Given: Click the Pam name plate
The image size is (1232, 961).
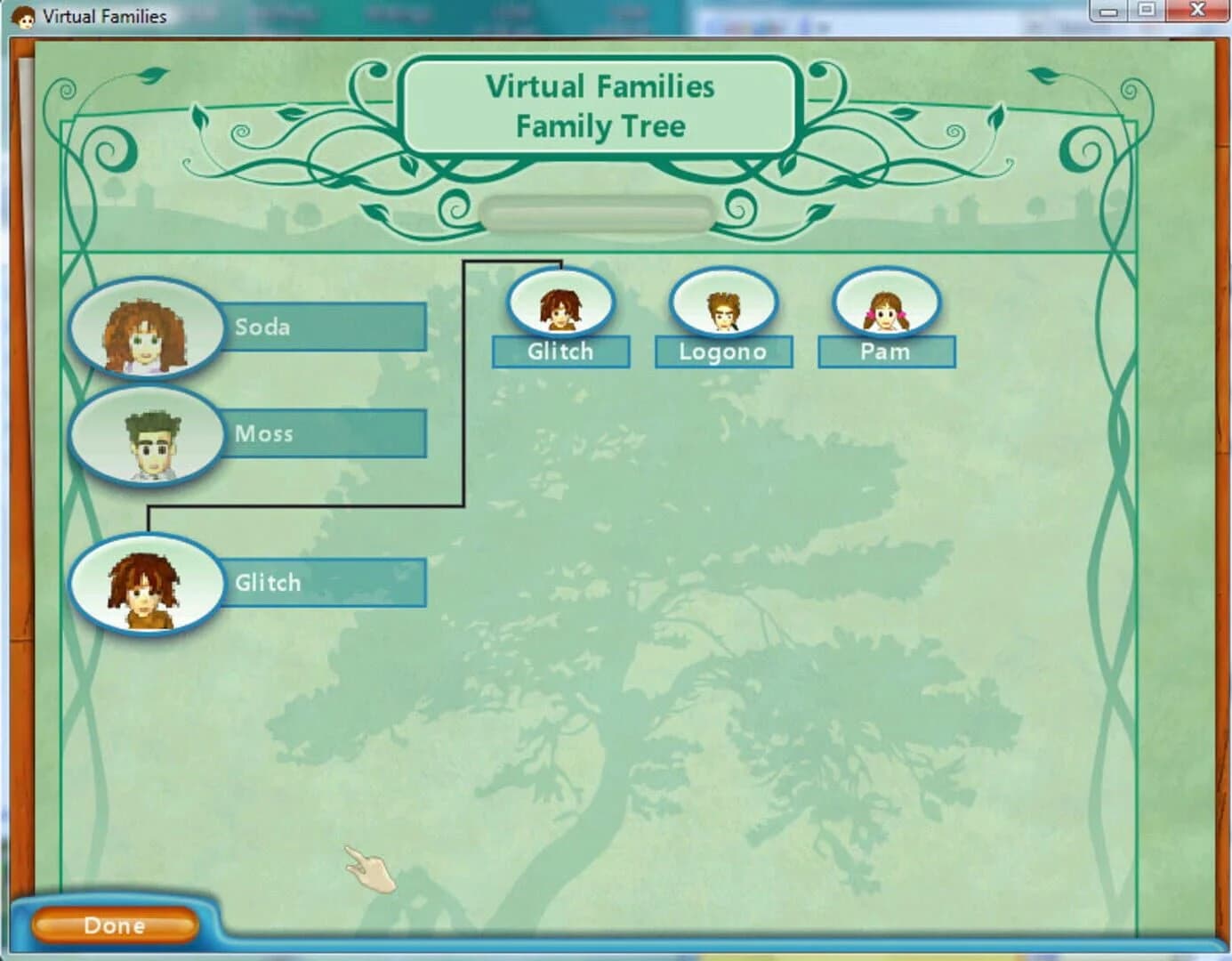Looking at the screenshot, I should [x=886, y=351].
